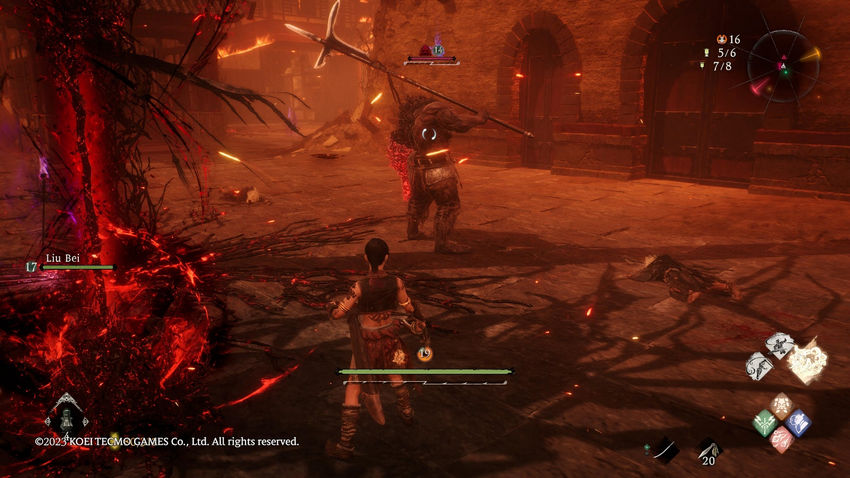Cast the pink wizardry spell diamond

(781, 438)
